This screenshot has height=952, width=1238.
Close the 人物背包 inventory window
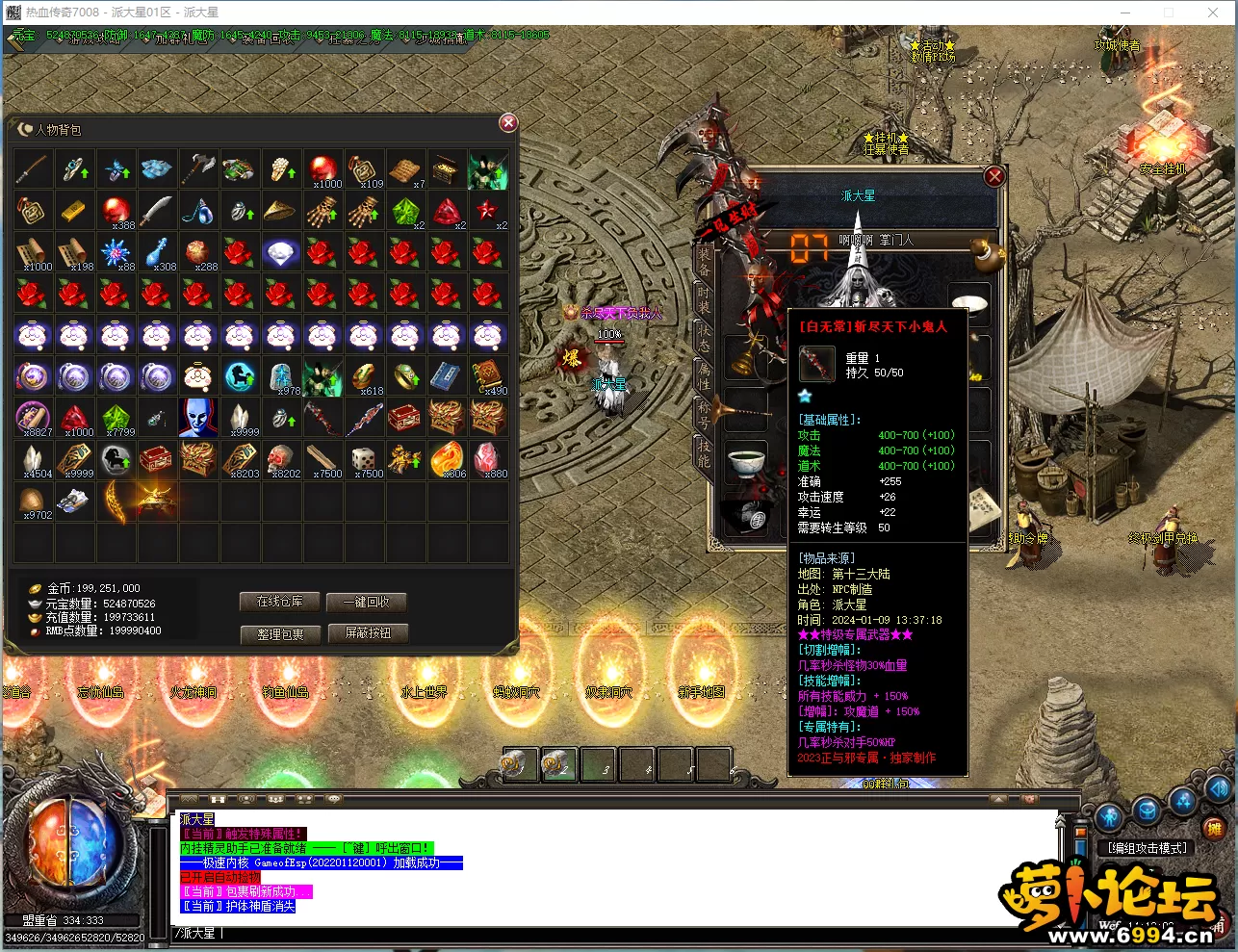pyautogui.click(x=508, y=123)
